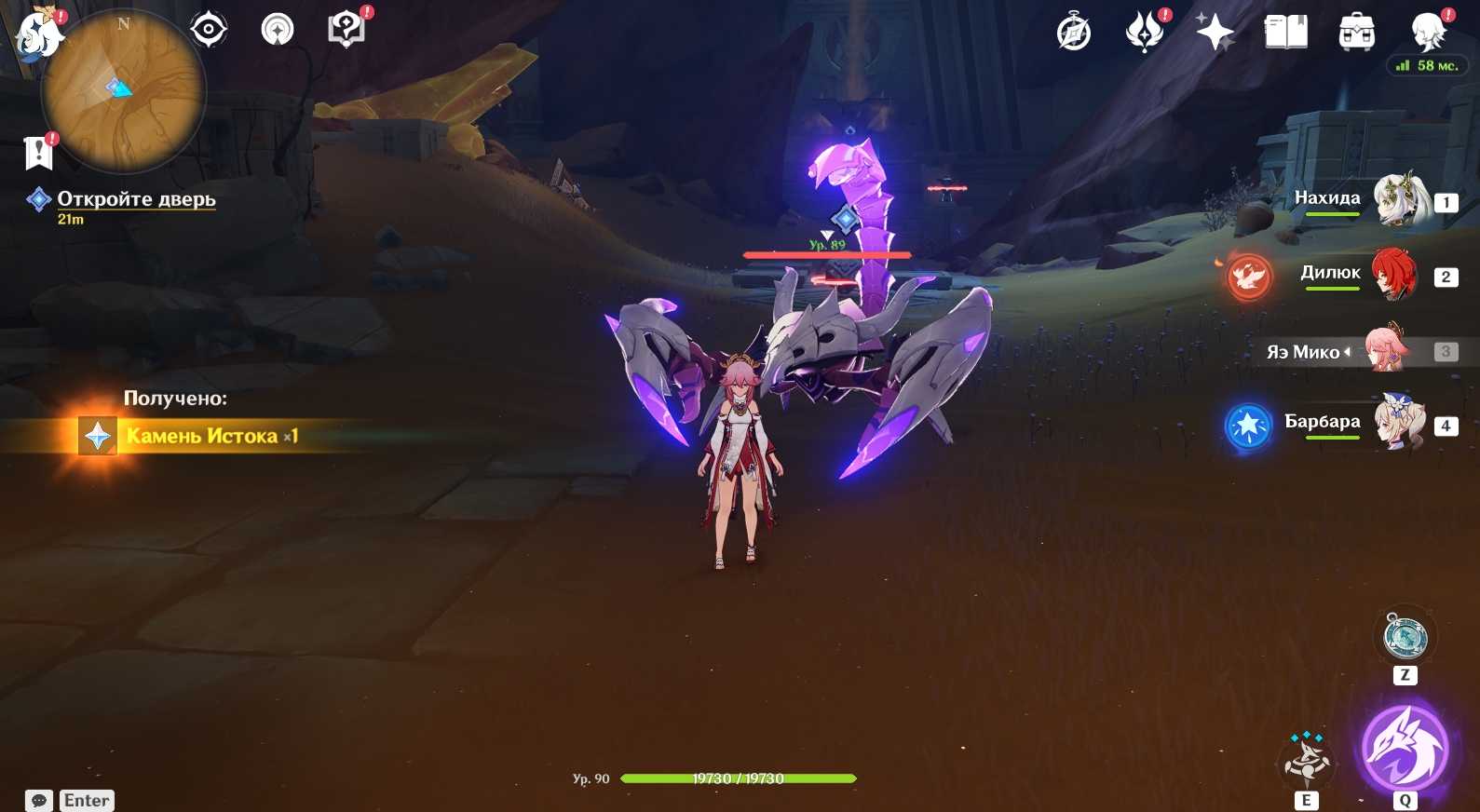
Task: Click the eye-shaped elemental sight icon
Action: pyautogui.click(x=209, y=31)
